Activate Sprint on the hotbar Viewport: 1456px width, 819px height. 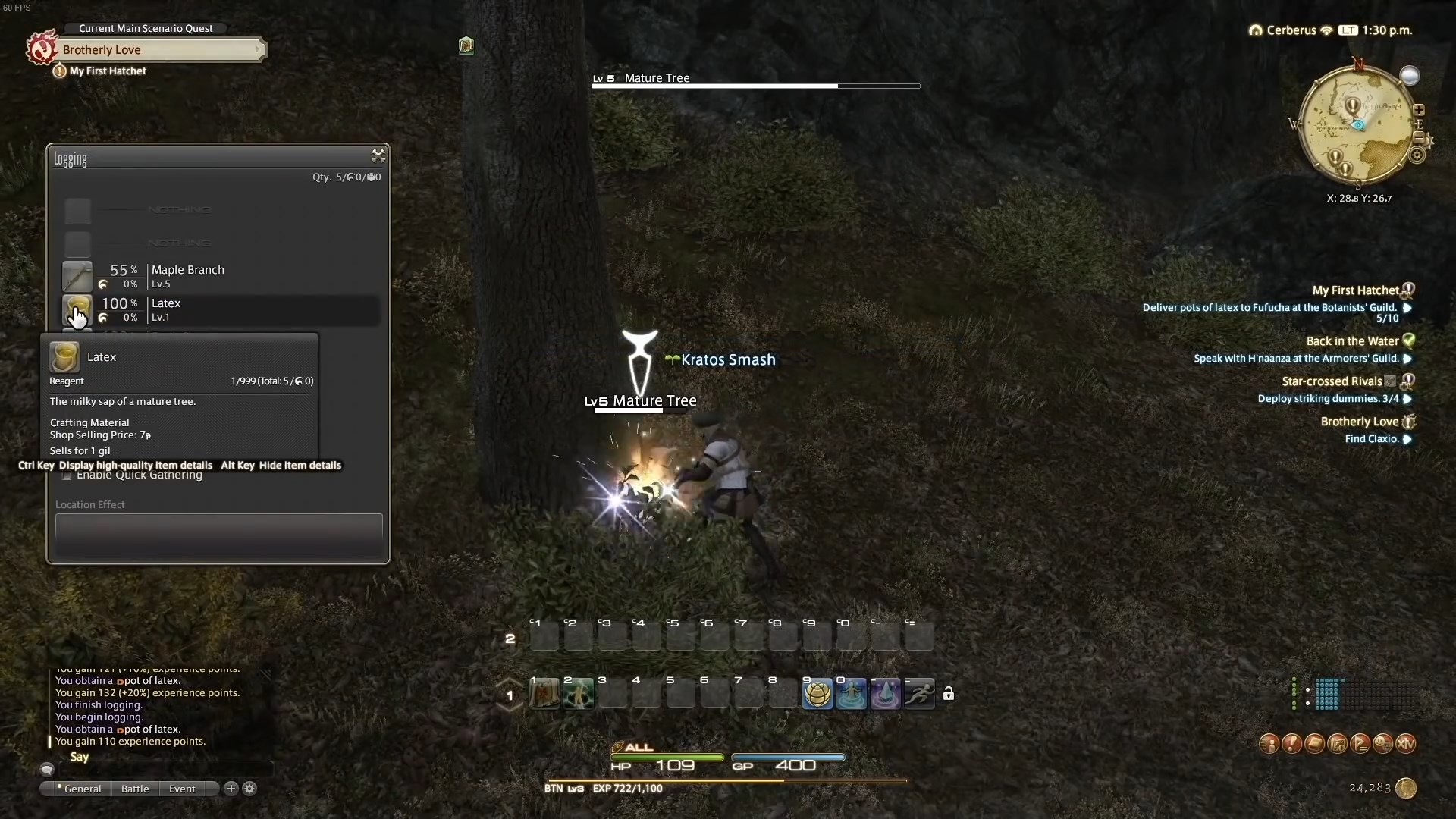coord(918,693)
